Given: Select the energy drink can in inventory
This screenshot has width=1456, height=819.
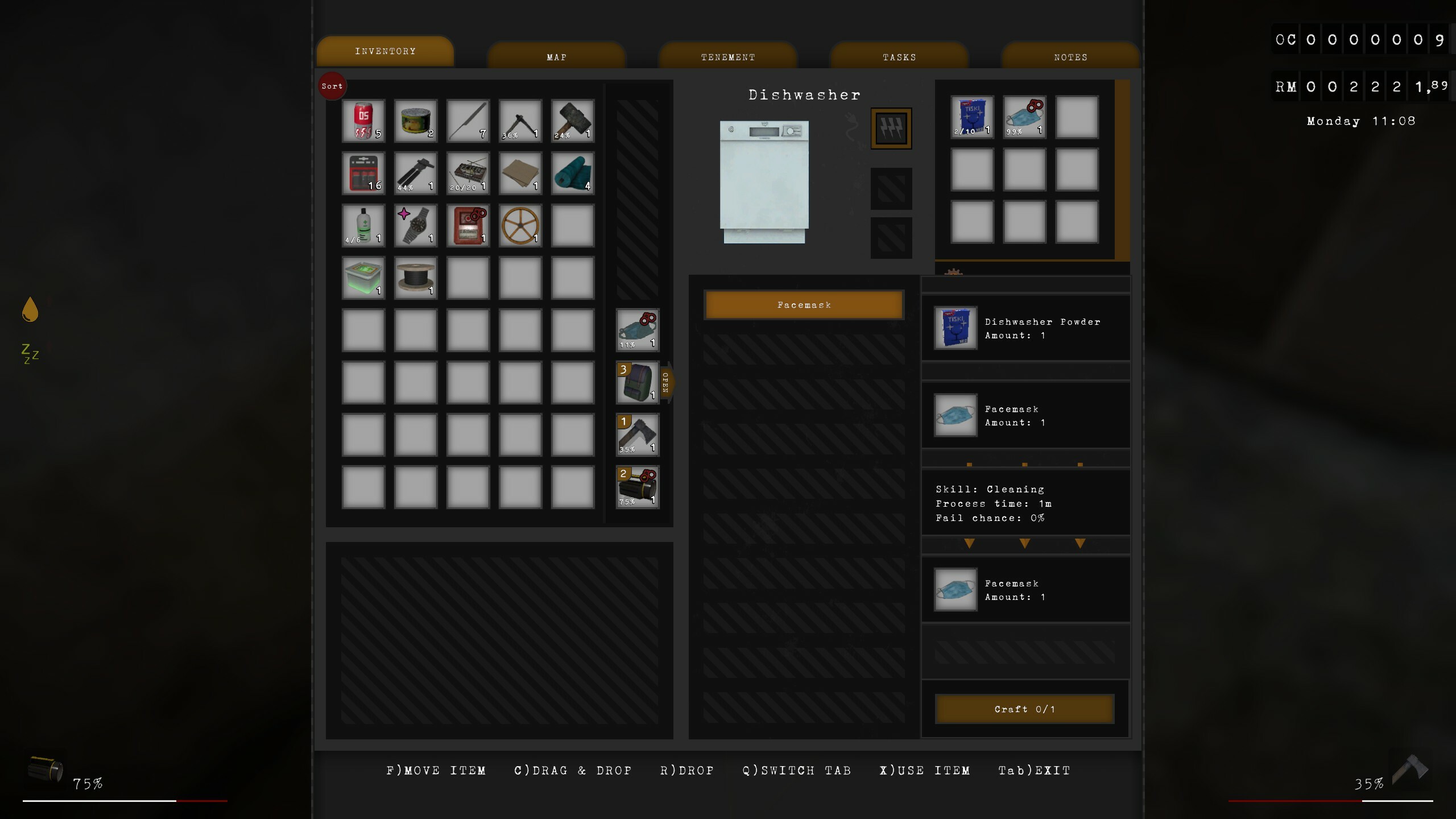Looking at the screenshot, I should coord(363,120).
